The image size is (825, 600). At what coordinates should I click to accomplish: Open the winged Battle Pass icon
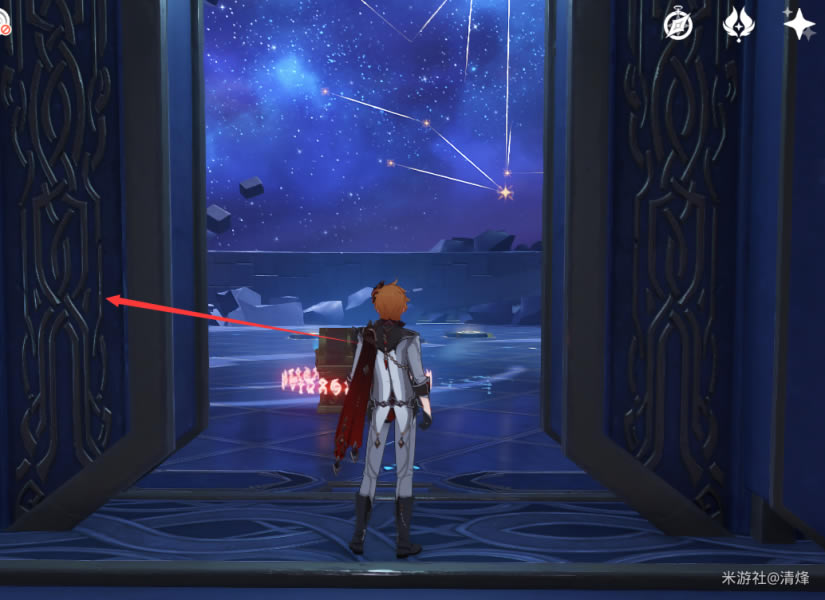[x=739, y=25]
